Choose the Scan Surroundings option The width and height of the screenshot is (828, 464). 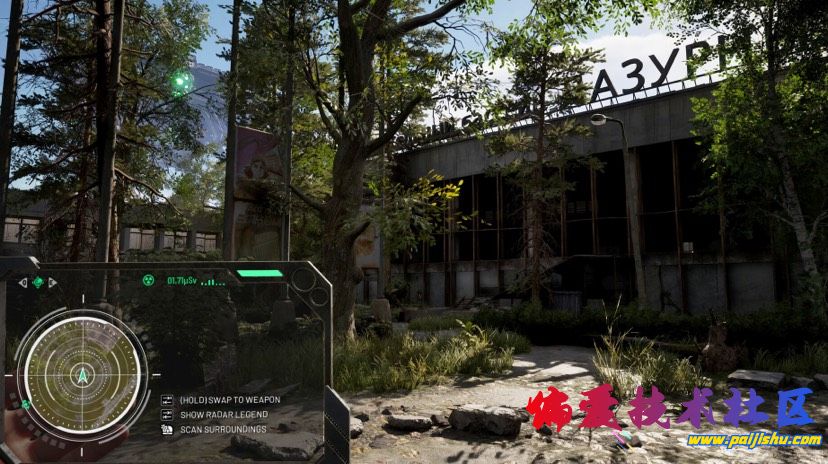point(223,429)
